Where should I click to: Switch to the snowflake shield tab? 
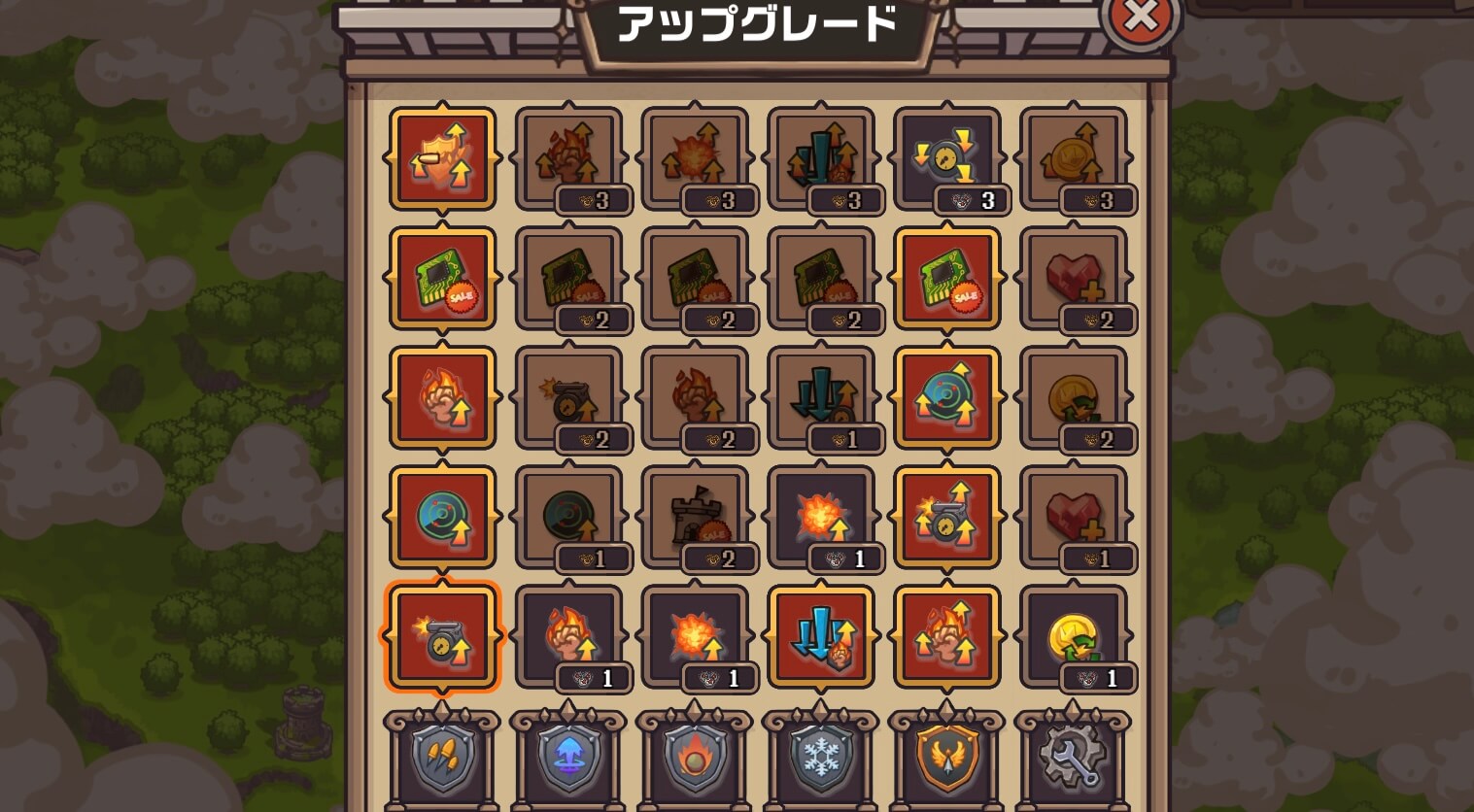point(821,762)
